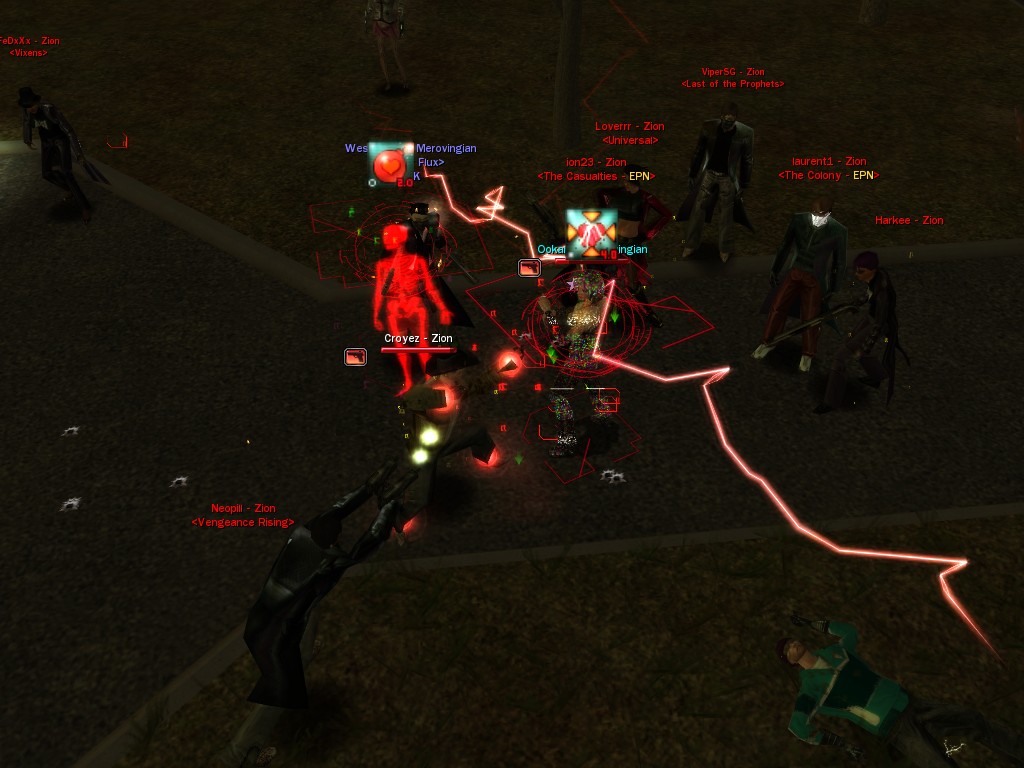The height and width of the screenshot is (768, 1024).
Task: Target the FeDxXx - Zion nameplate
Action: point(30,41)
